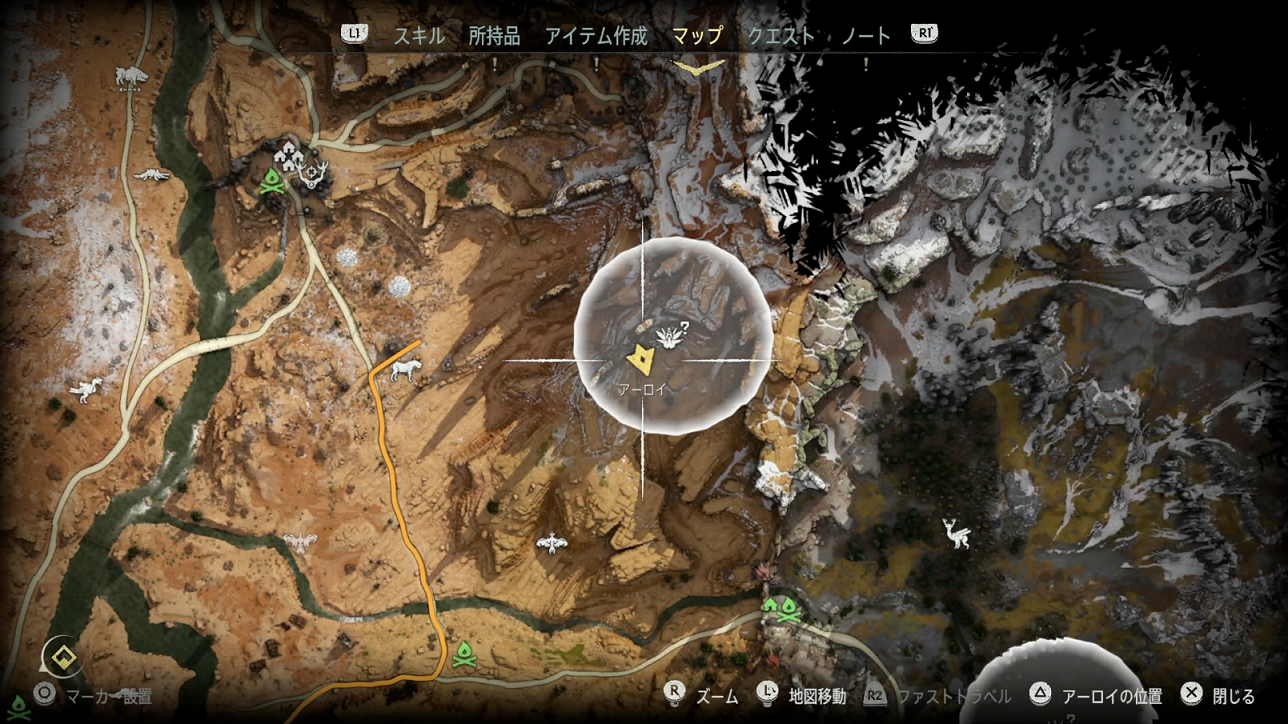Switch to the クエスト tab
This screenshot has width=1288, height=724.
[779, 34]
